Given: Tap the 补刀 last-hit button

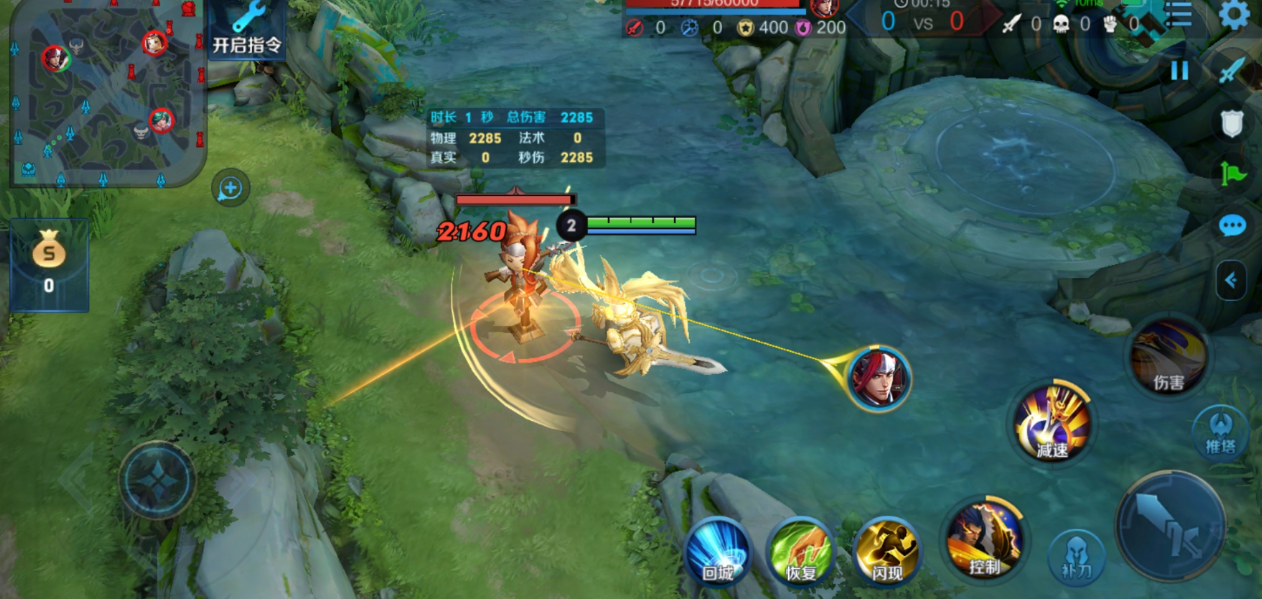Looking at the screenshot, I should click(x=1077, y=557).
